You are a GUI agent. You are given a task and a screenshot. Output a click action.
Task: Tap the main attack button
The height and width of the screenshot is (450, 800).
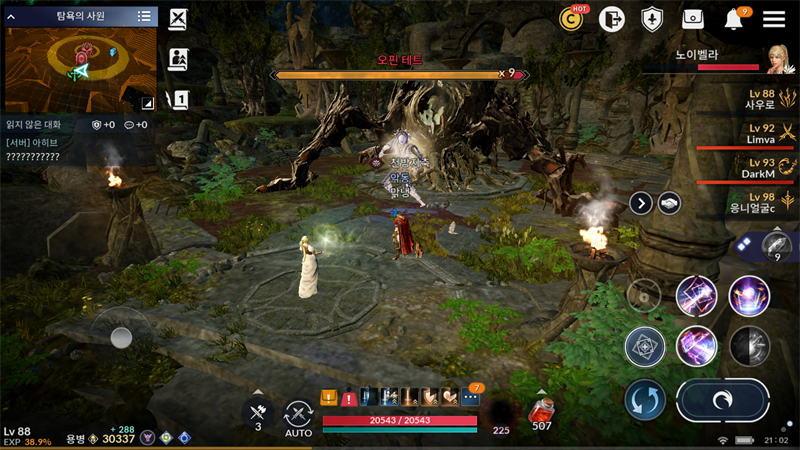click(x=722, y=400)
